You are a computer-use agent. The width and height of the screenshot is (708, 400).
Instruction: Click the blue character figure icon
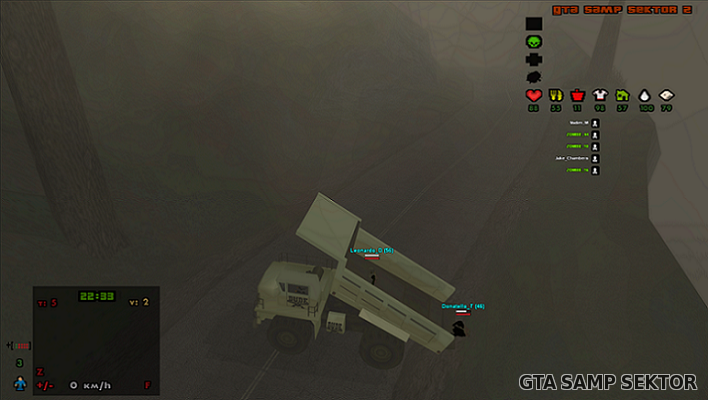[x=19, y=383]
